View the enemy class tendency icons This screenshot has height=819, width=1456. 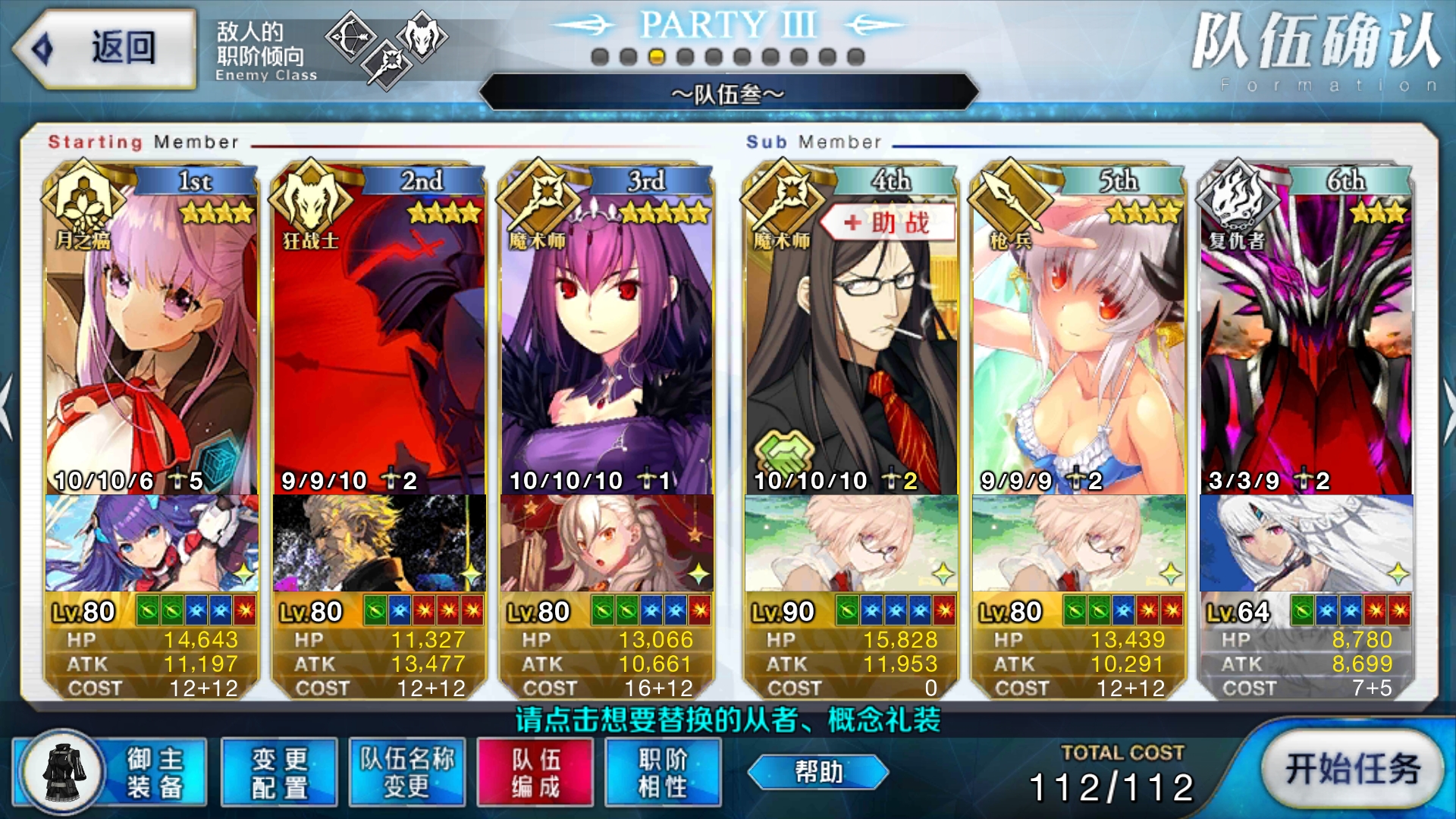385,47
